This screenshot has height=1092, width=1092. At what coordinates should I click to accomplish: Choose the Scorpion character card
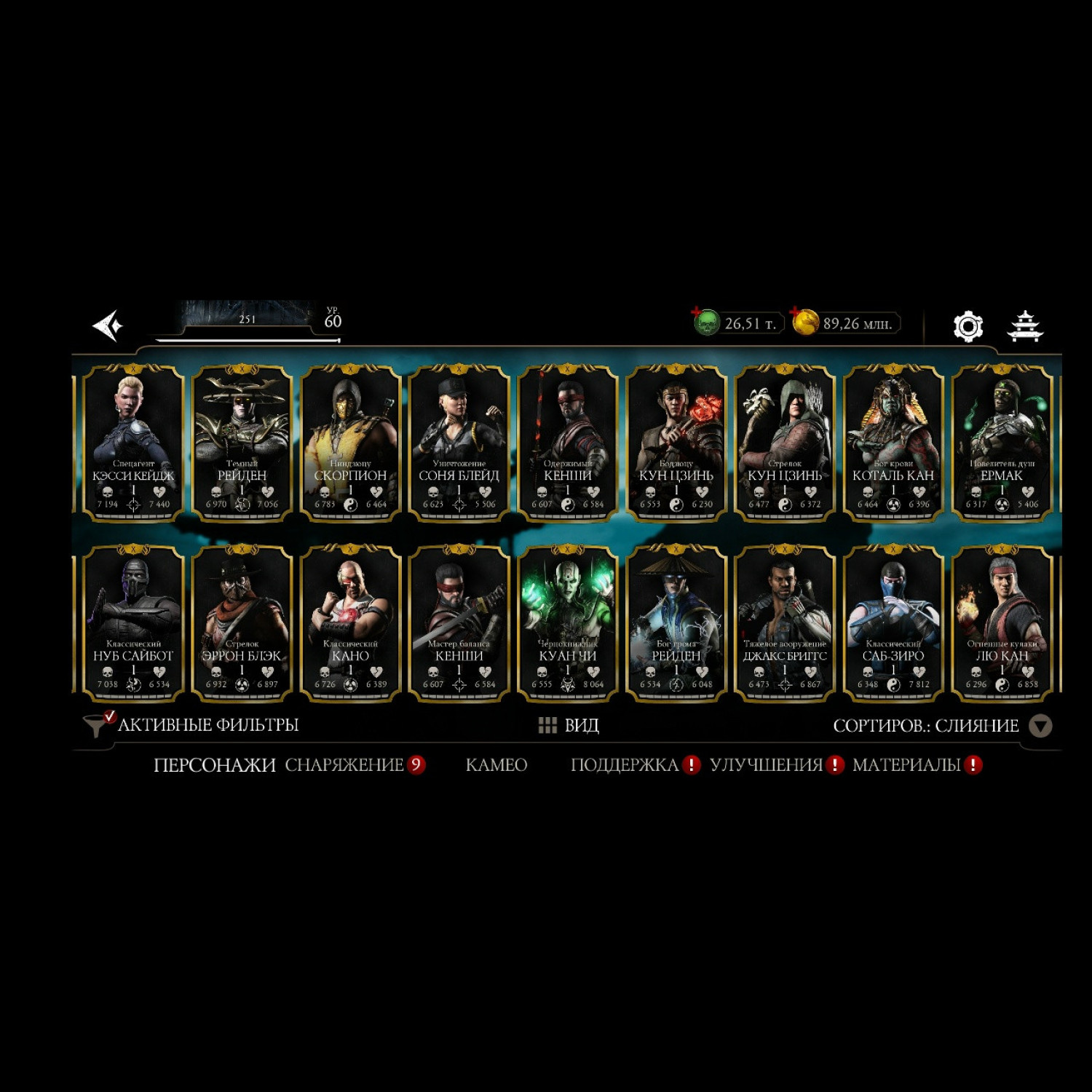[x=350, y=442]
